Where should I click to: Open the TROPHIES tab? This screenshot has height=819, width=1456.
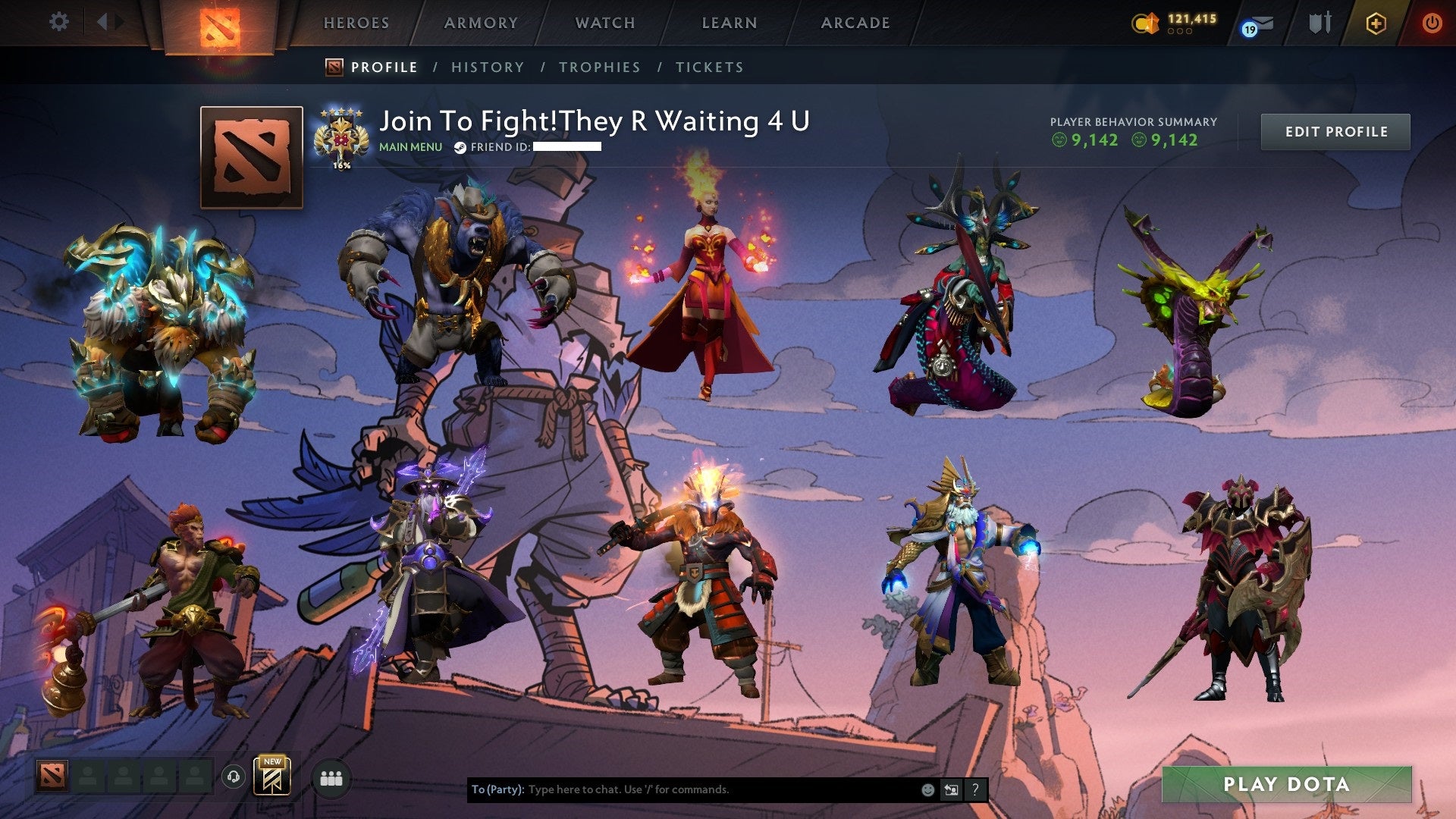click(x=599, y=67)
